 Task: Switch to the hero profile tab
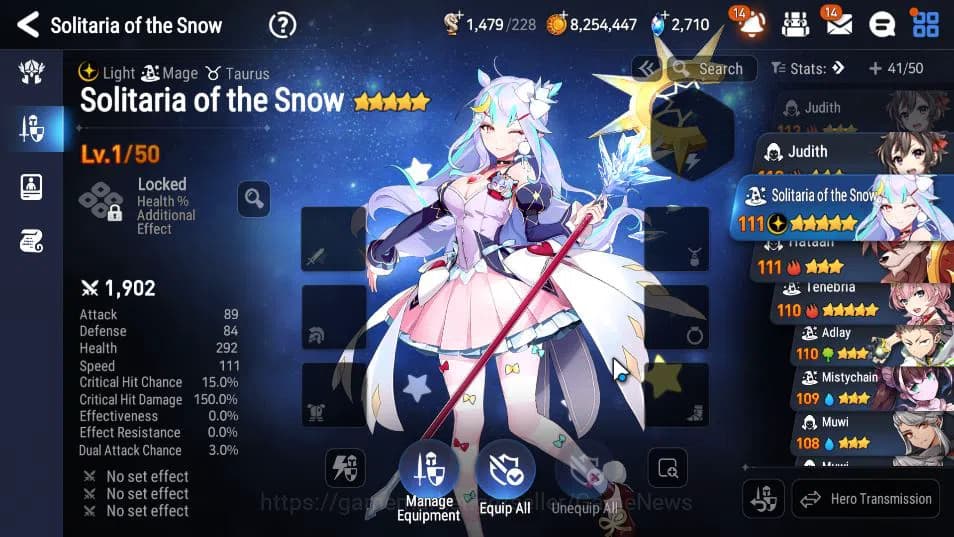point(31,186)
